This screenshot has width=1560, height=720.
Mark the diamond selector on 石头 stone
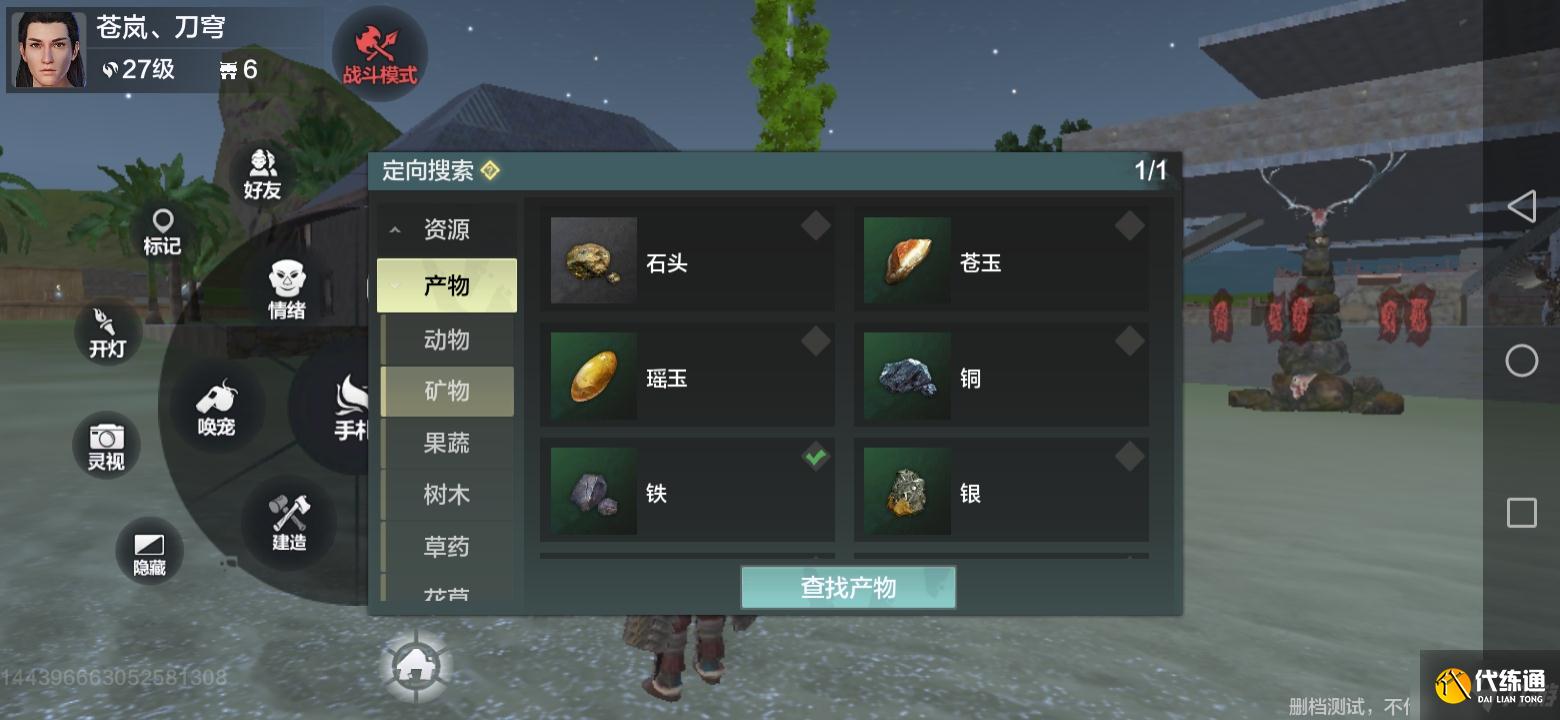pos(815,226)
